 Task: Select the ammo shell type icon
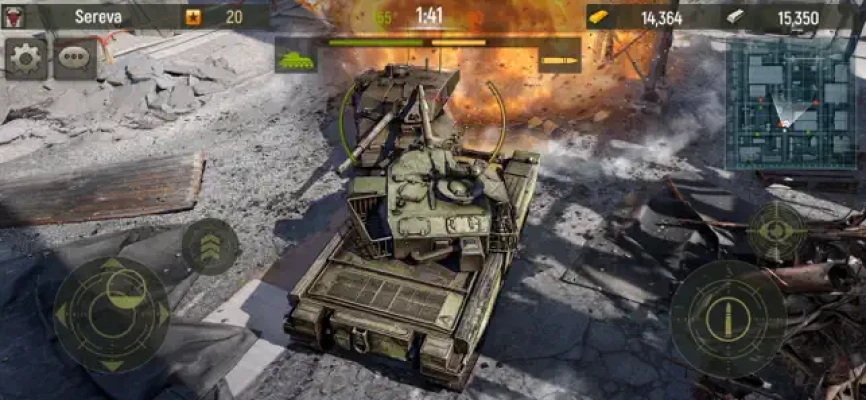(559, 56)
